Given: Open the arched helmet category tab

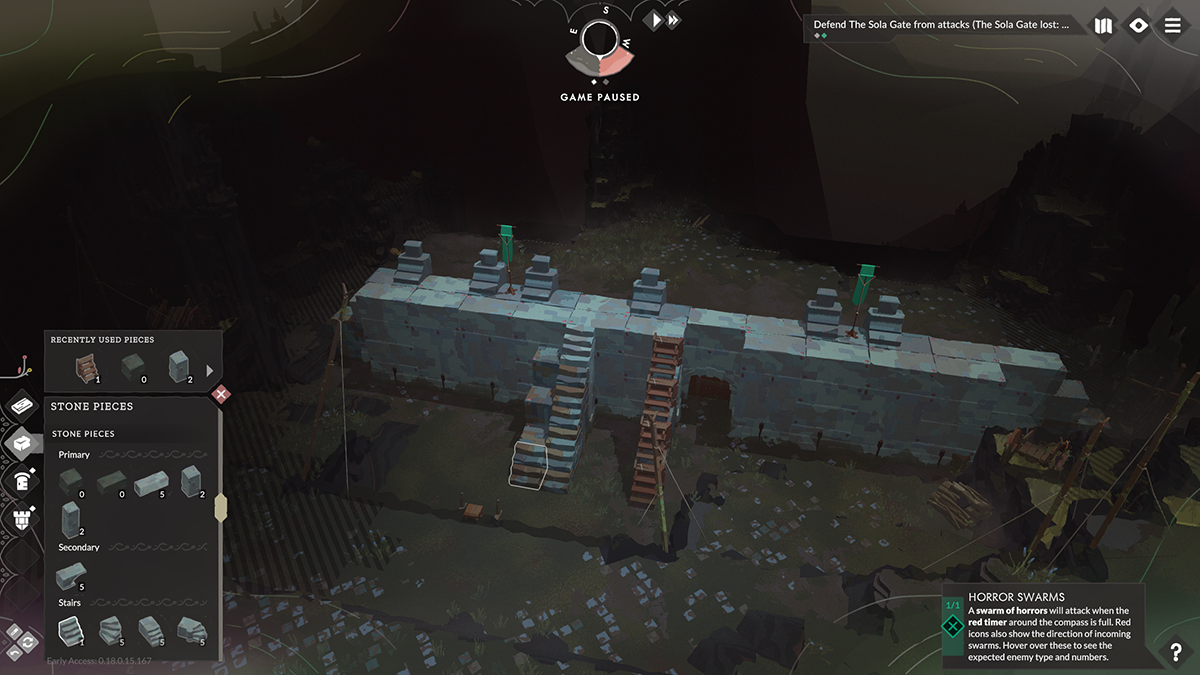Looking at the screenshot, I should pyautogui.click(x=22, y=480).
